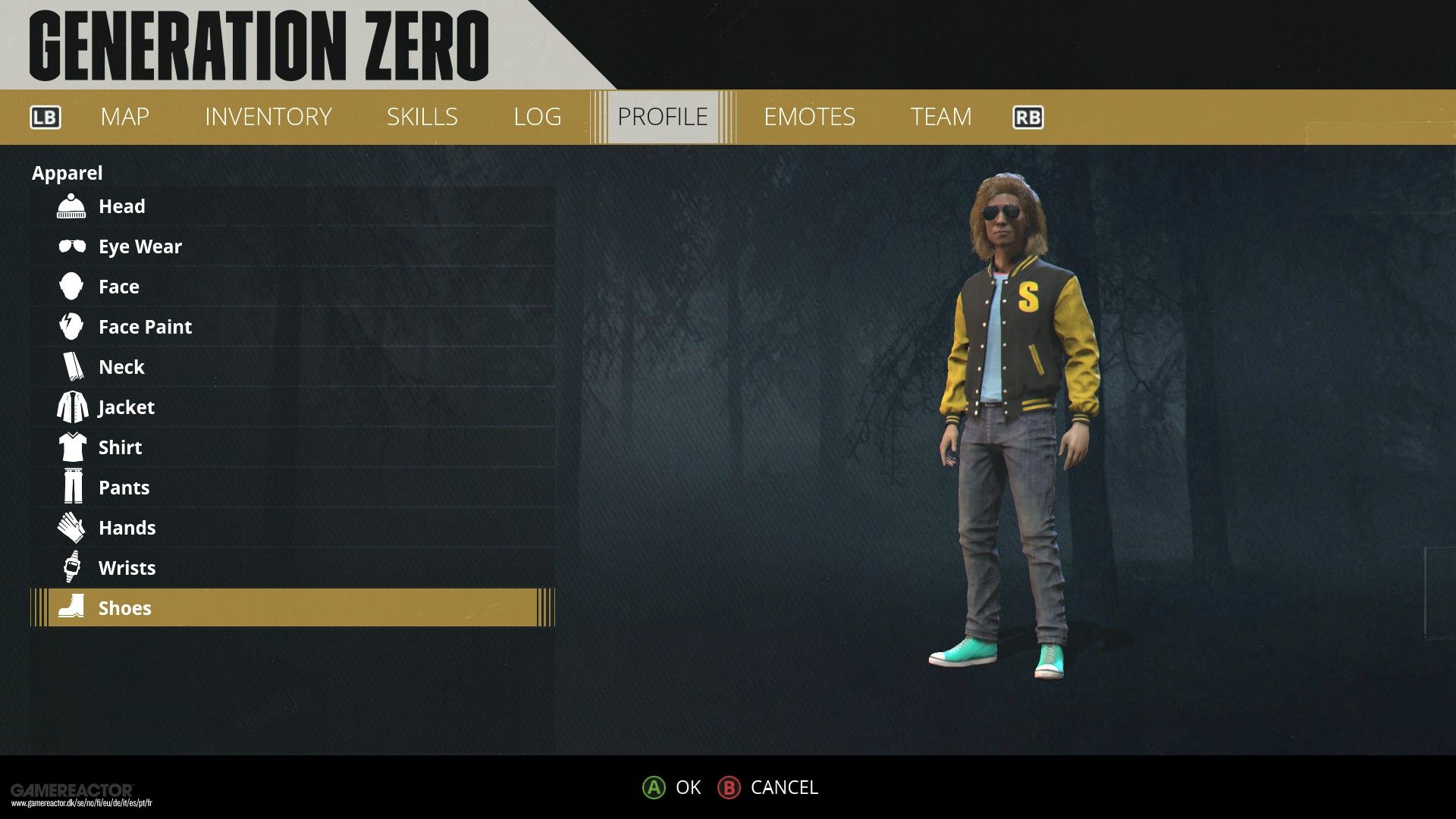Open the Wrists watch icon
Image resolution: width=1456 pixels, height=819 pixels.
pyautogui.click(x=71, y=567)
